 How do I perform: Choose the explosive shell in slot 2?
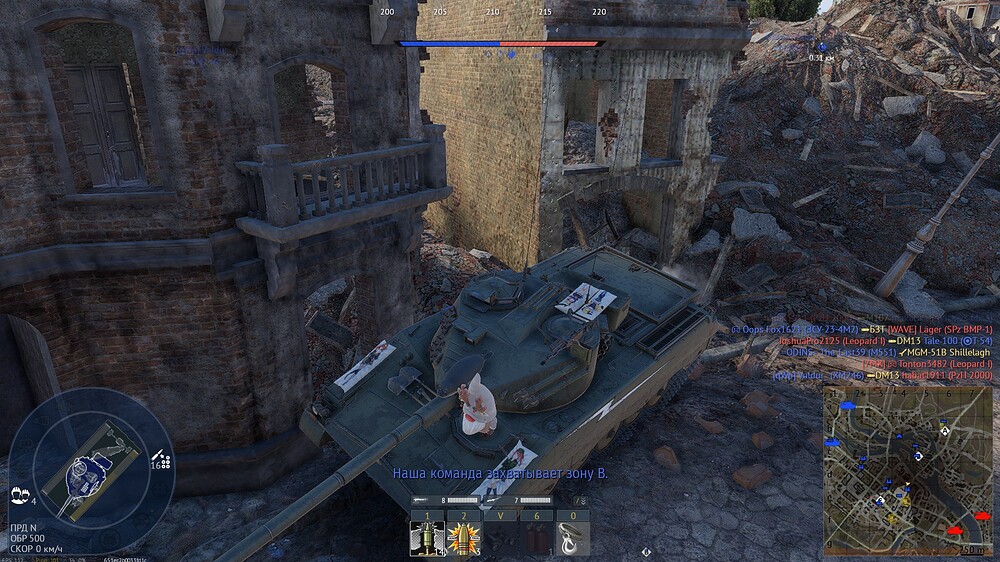coord(463,538)
